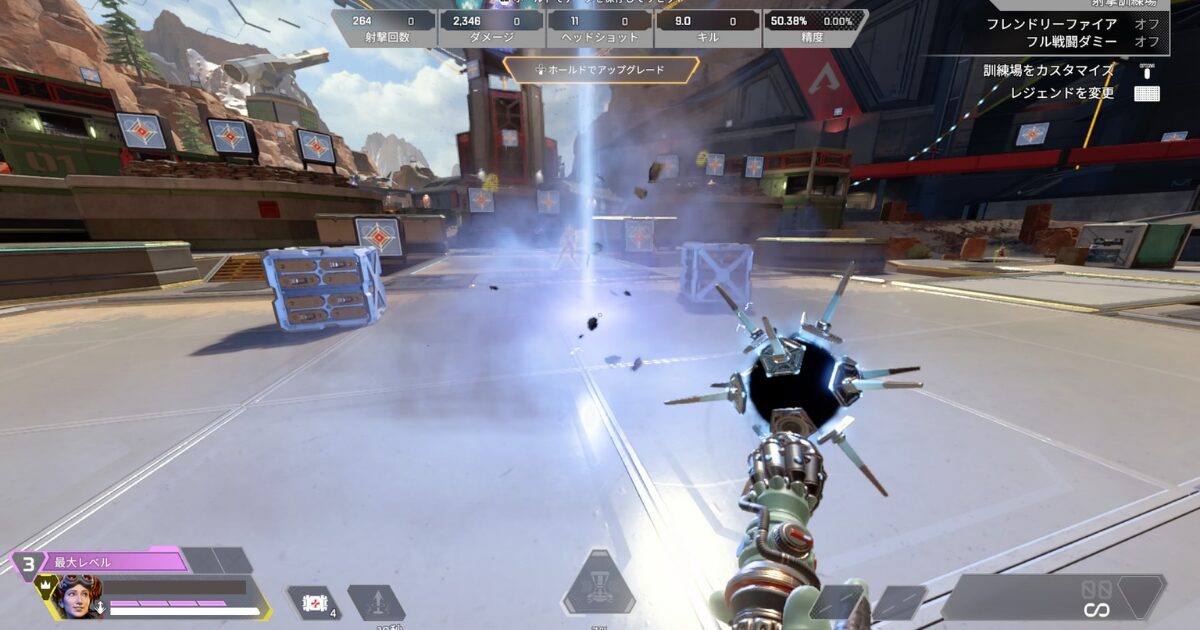The width and height of the screenshot is (1200, 630).
Task: Open the 訓練場をカスタマイズ option
Action: [1047, 70]
